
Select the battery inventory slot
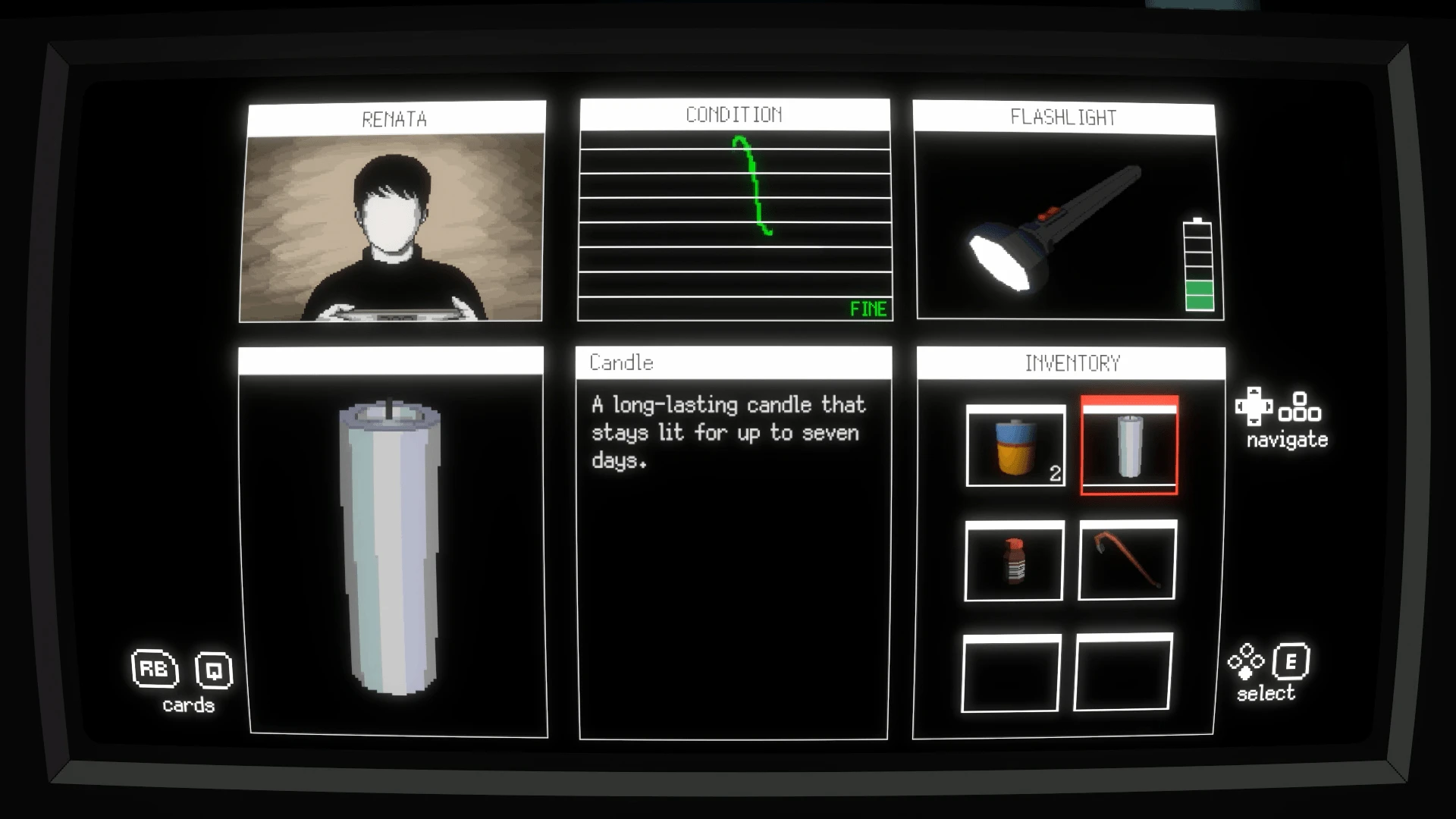1015,446
